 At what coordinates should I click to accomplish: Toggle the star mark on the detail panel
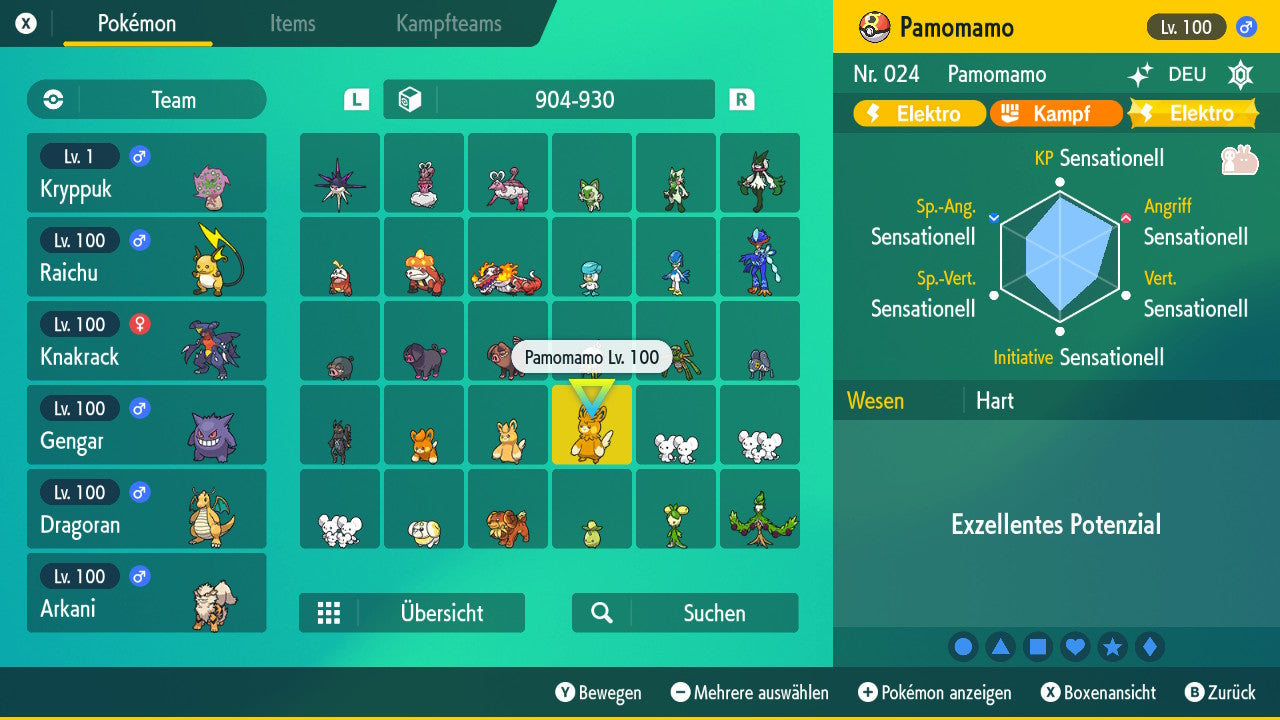point(1112,646)
